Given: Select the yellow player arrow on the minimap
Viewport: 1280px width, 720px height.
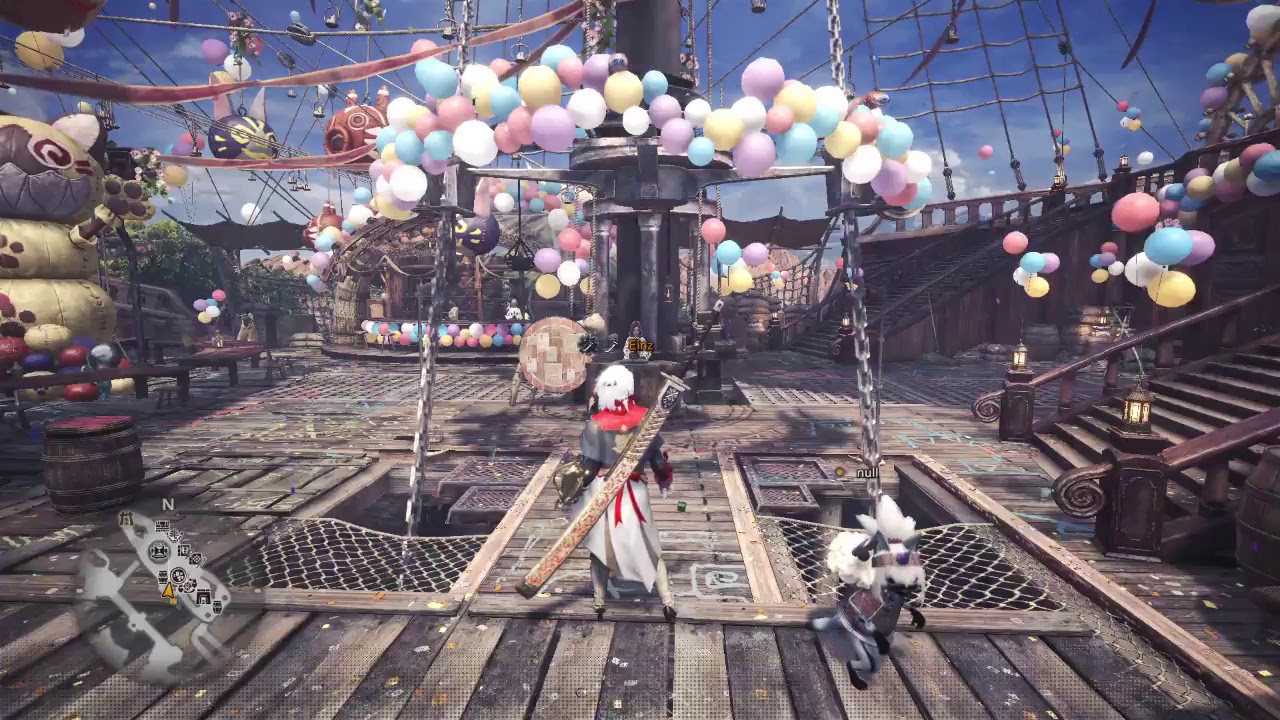Looking at the screenshot, I should 169,593.
